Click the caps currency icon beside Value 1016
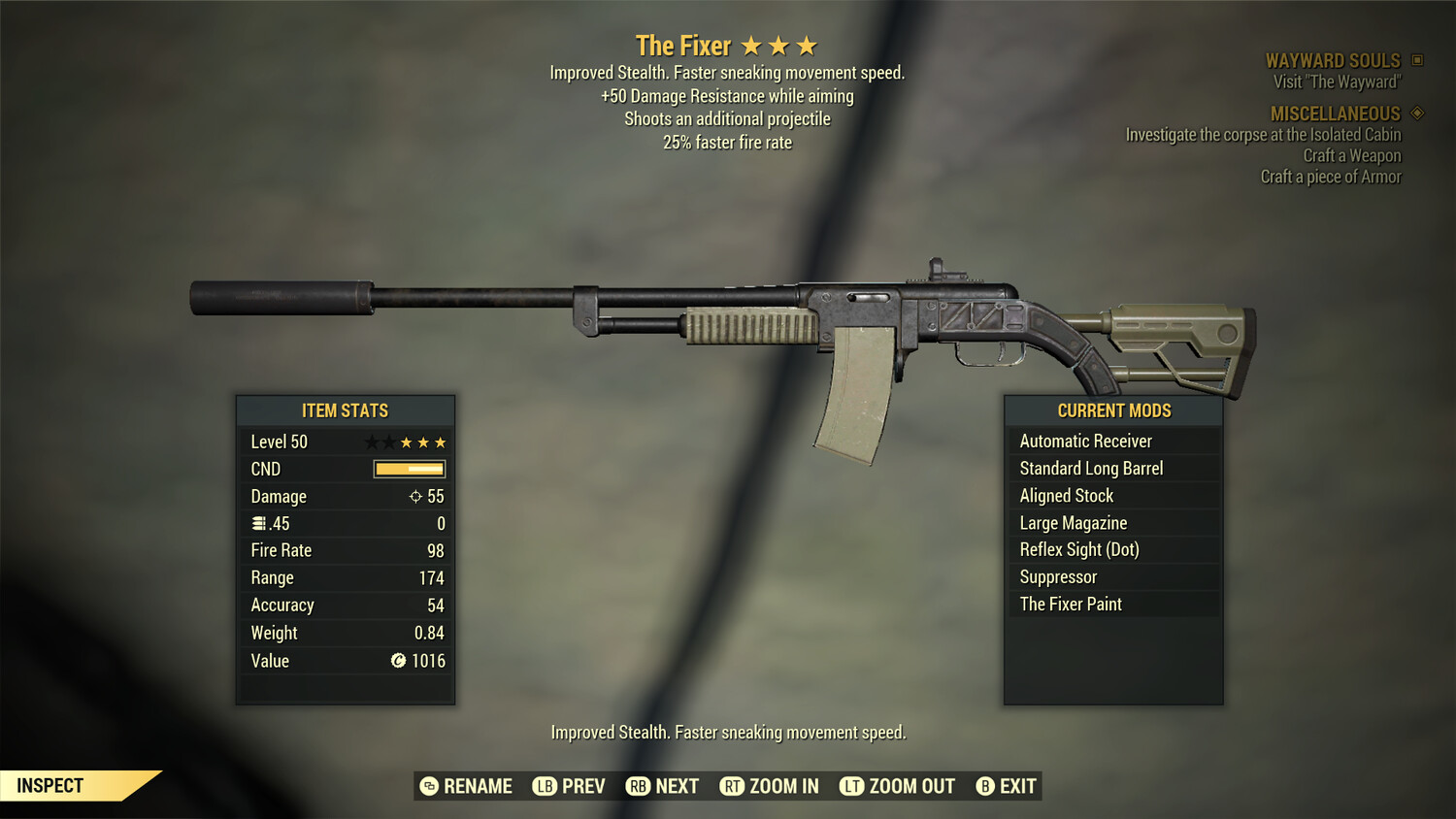1456x819 pixels. [x=398, y=661]
